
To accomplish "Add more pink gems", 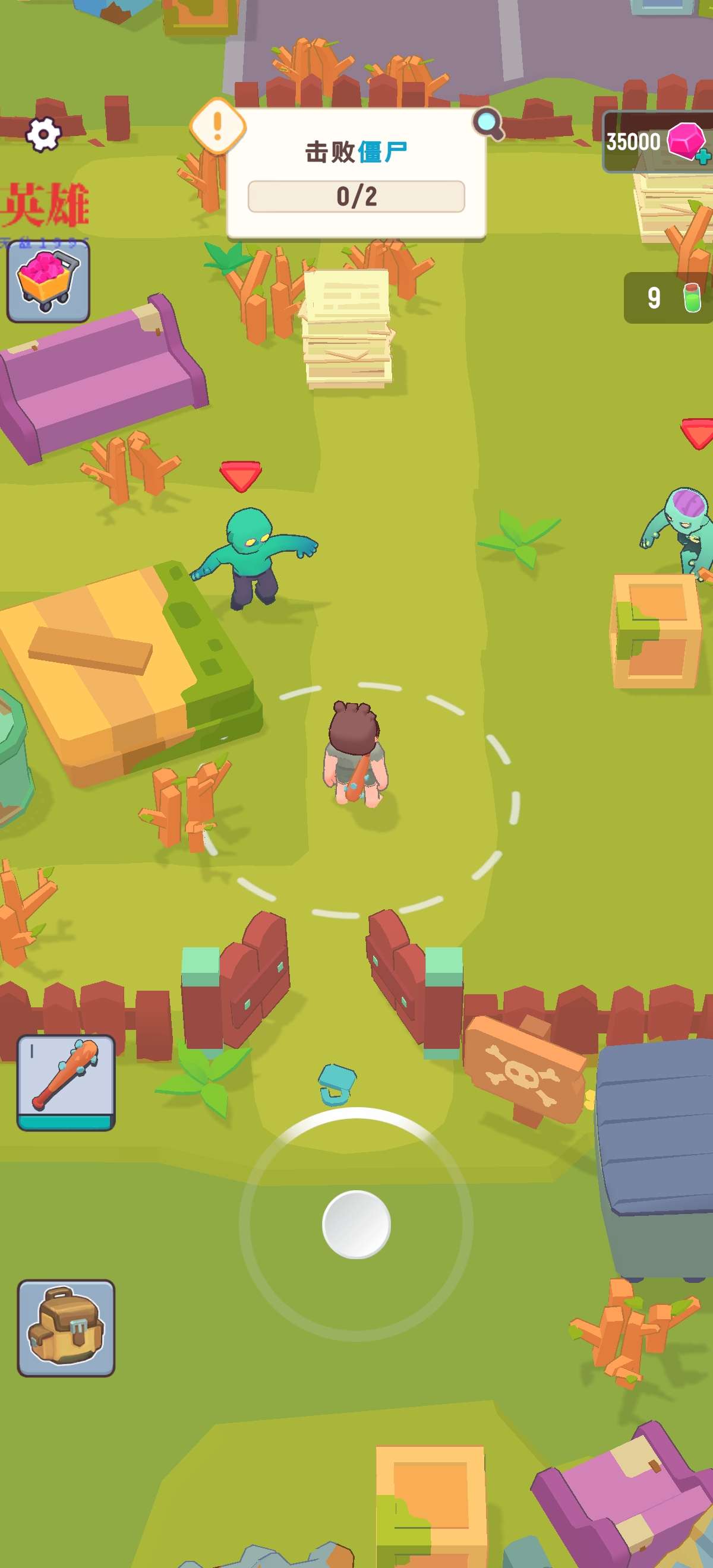I will click(x=703, y=156).
